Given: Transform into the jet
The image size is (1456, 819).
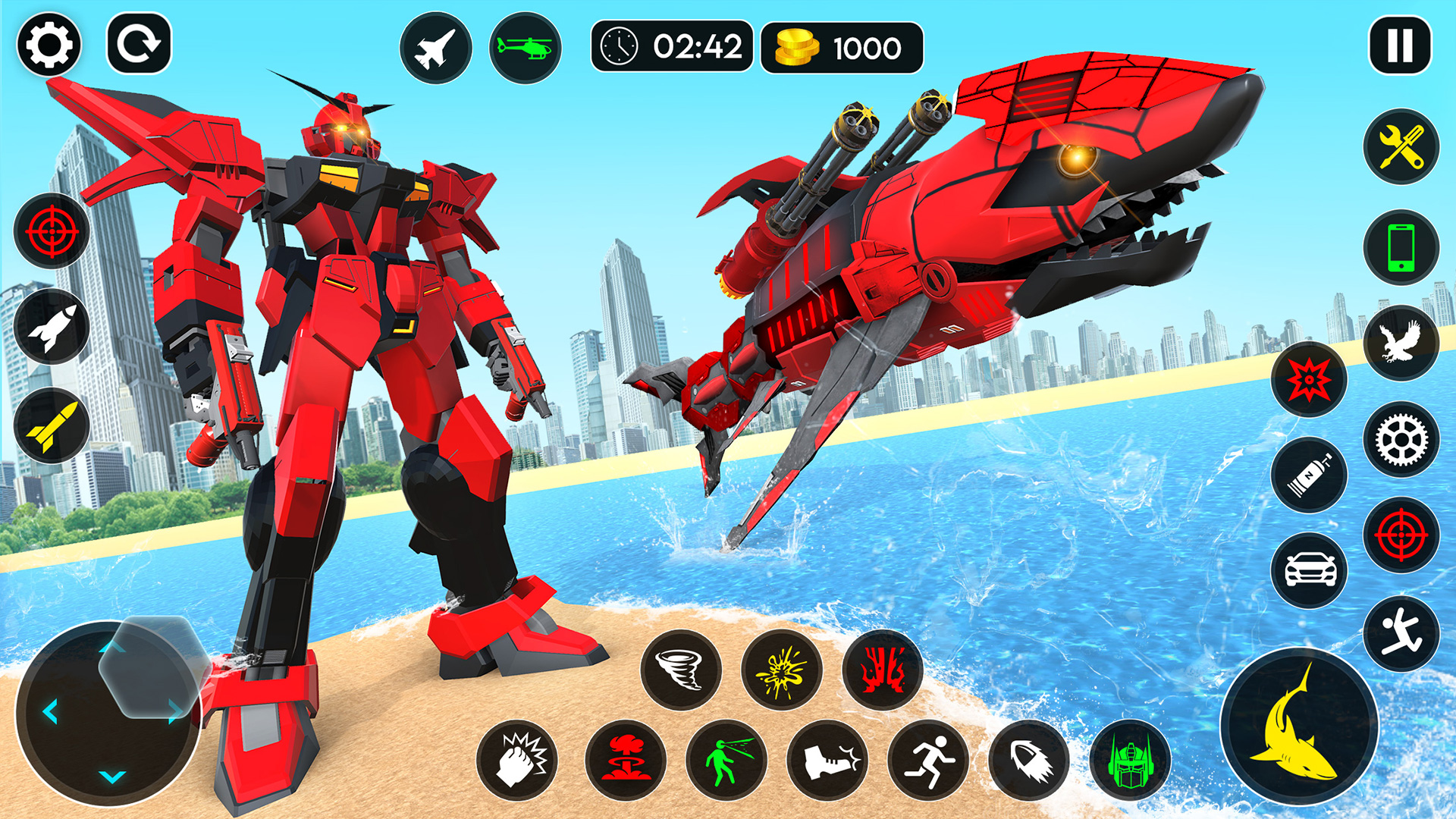Looking at the screenshot, I should (436, 47).
